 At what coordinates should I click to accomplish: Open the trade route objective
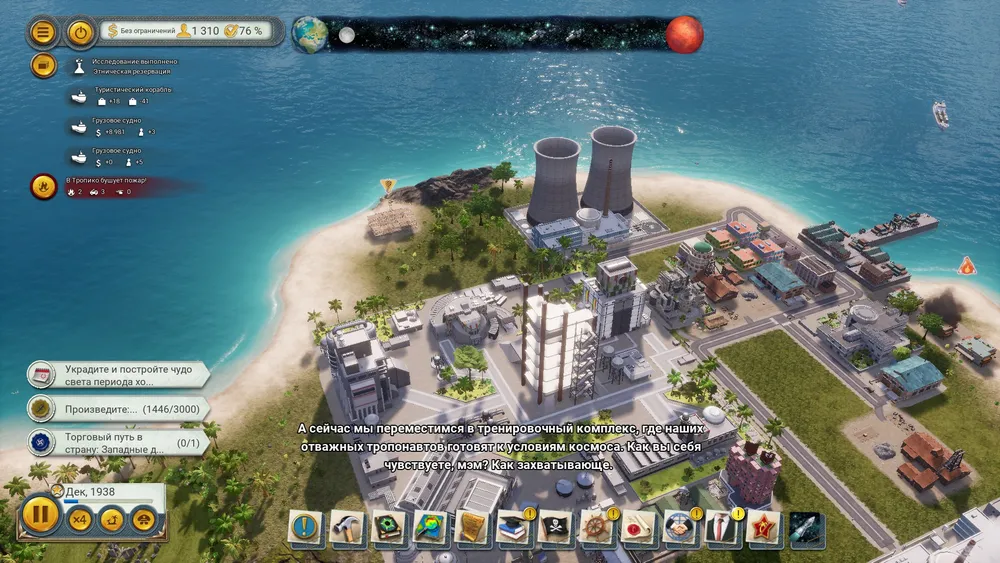[118, 442]
